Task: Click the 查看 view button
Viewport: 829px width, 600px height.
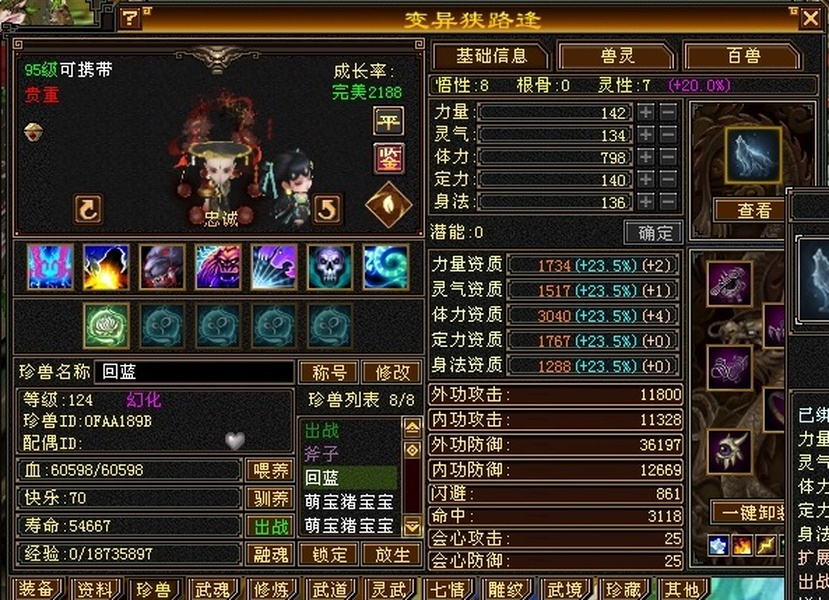Action: [x=754, y=210]
